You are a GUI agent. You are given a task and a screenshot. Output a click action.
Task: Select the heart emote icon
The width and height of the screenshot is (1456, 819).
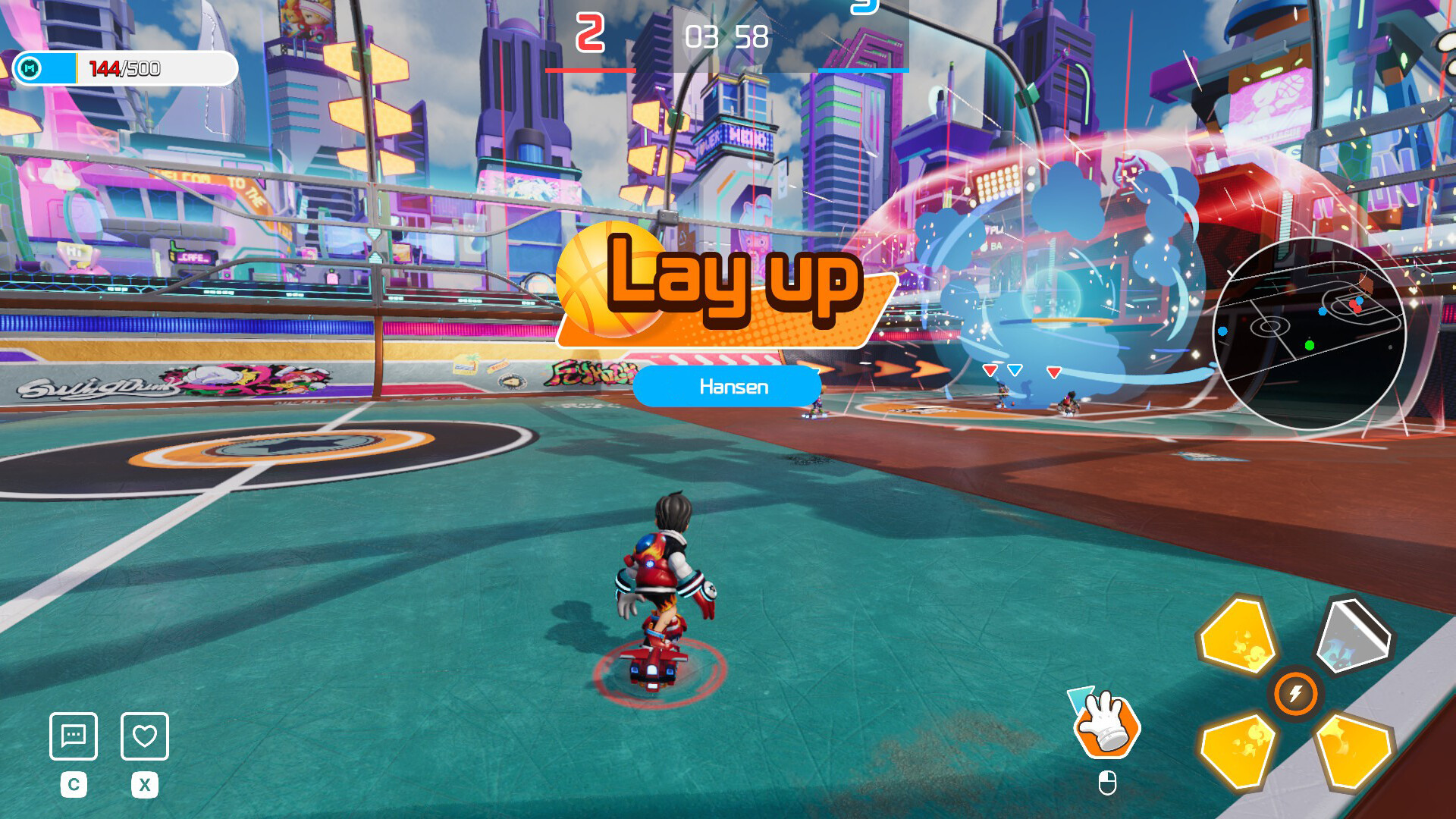point(145,736)
